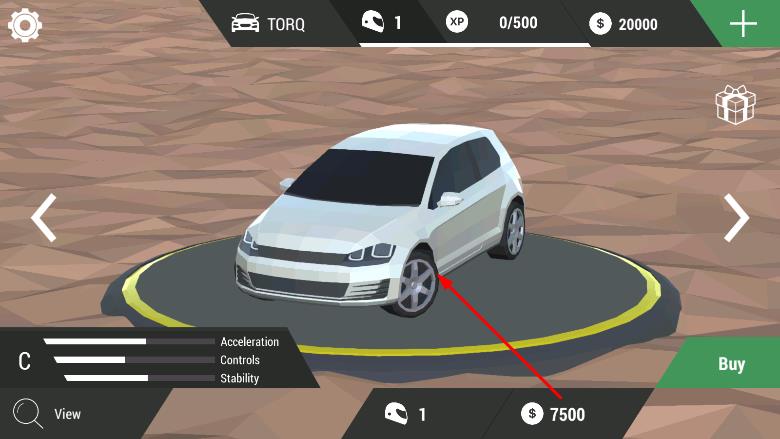The width and height of the screenshot is (780, 439).
Task: Add currency with the green plus button
Action: 743,23
